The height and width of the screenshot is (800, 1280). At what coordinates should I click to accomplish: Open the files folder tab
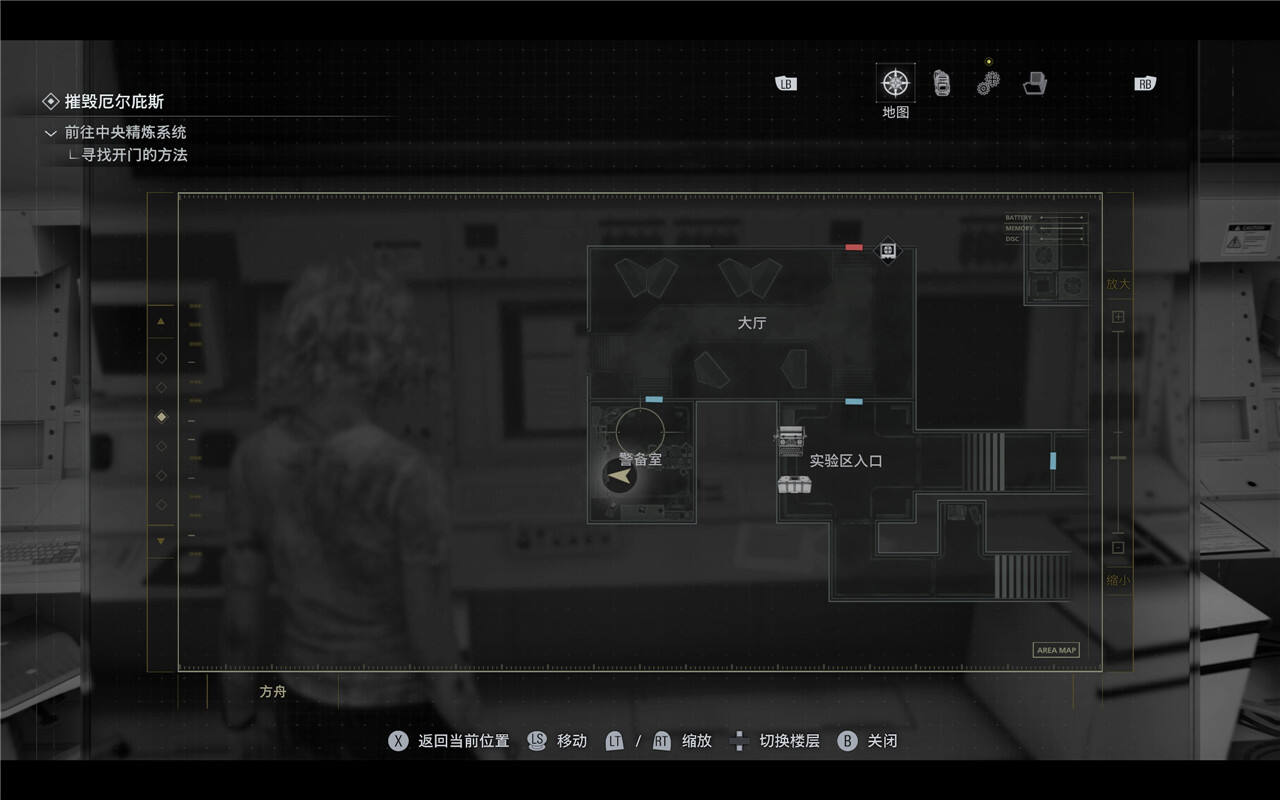(1034, 83)
